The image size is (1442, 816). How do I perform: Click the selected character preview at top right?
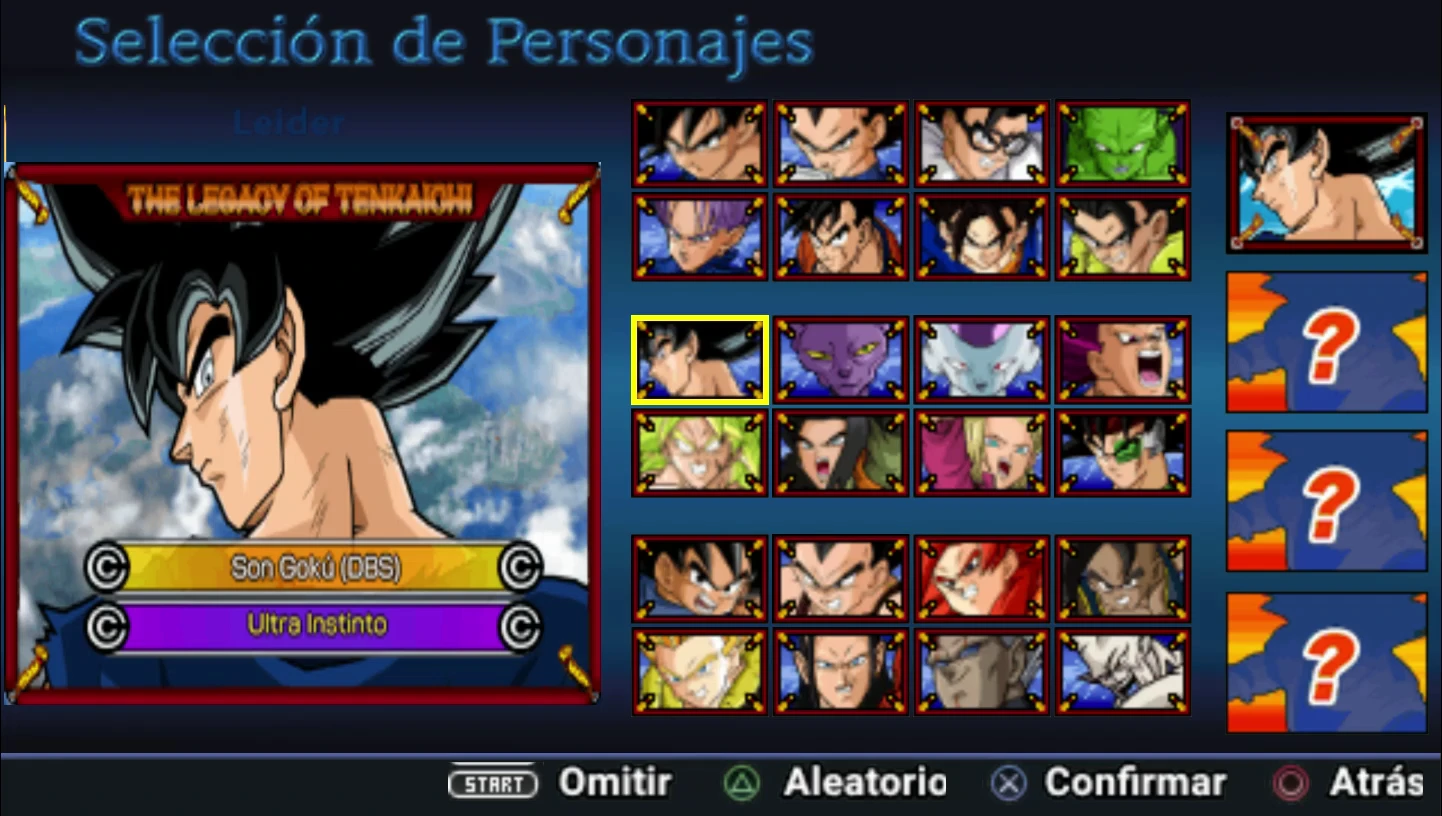tap(1325, 184)
